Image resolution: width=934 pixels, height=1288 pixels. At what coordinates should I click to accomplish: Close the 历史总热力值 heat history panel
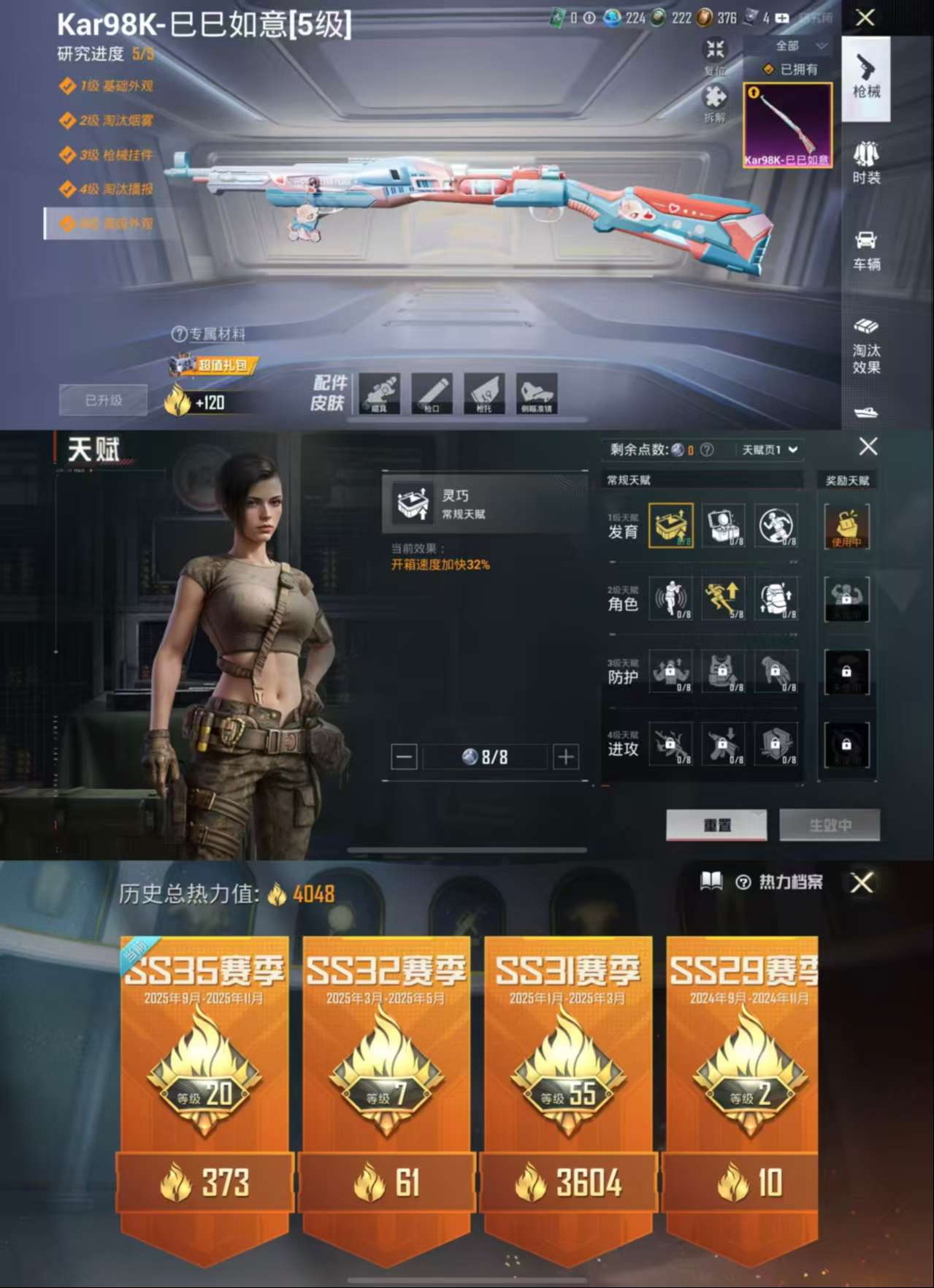(862, 883)
